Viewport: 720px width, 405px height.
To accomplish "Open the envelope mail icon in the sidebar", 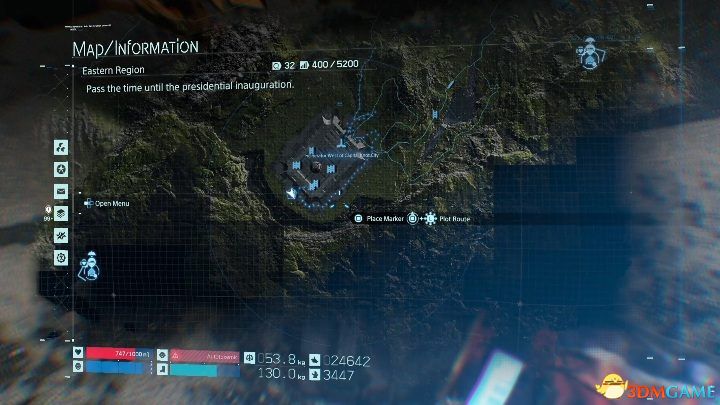I will [61, 191].
